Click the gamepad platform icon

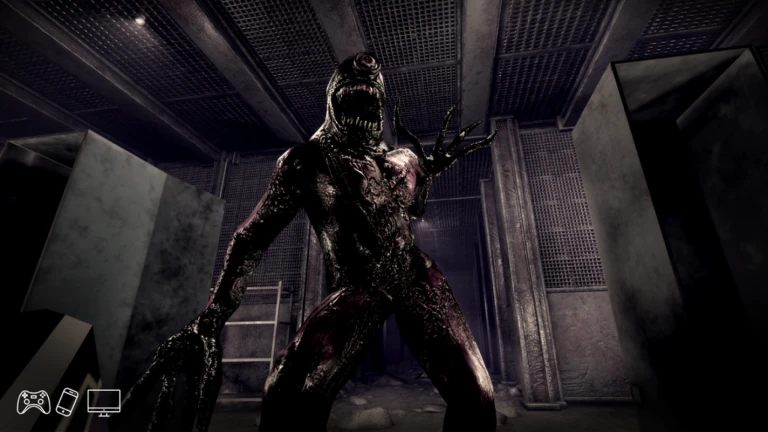pos(33,402)
